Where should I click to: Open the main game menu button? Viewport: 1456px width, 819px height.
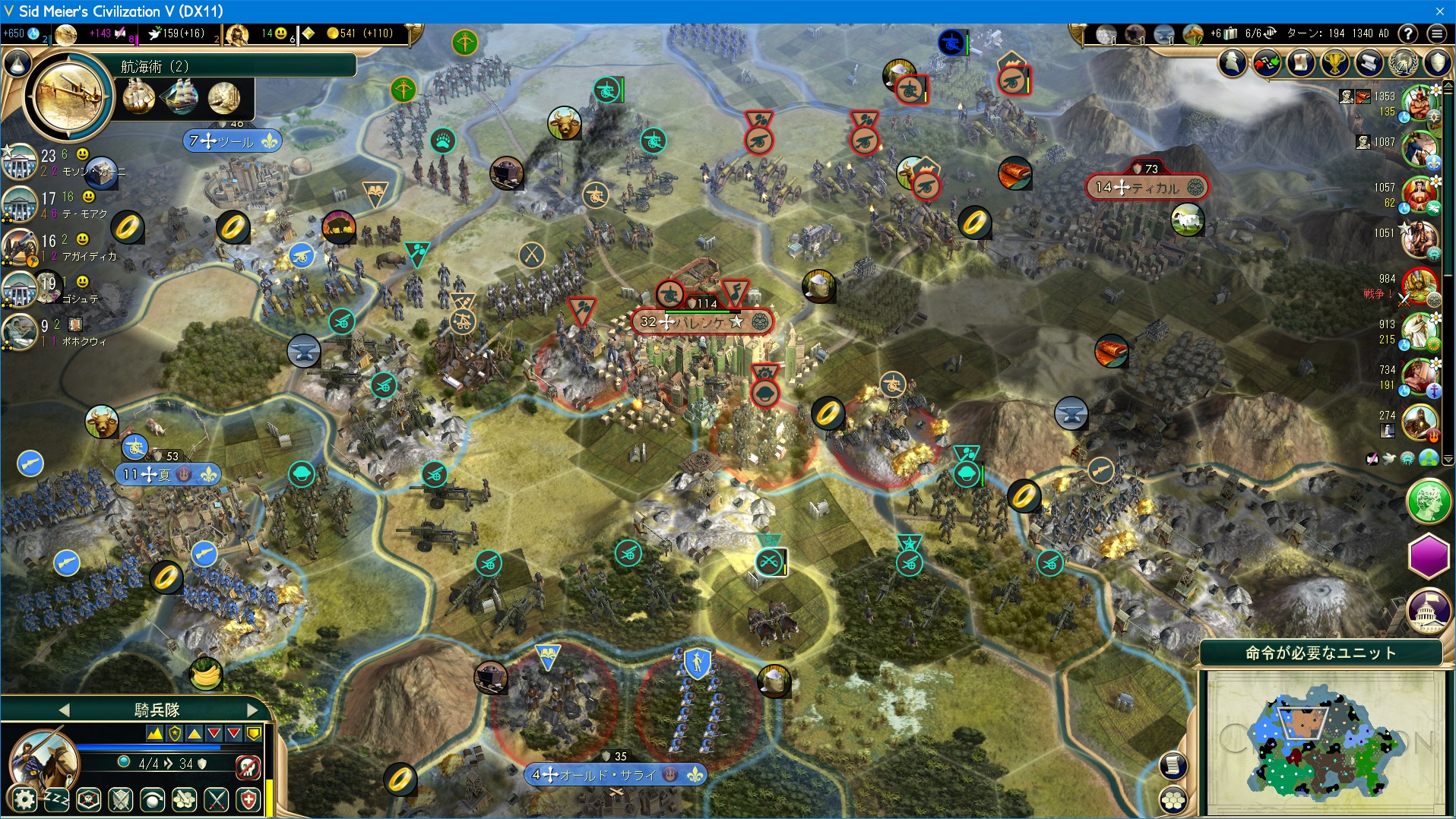[x=1436, y=33]
